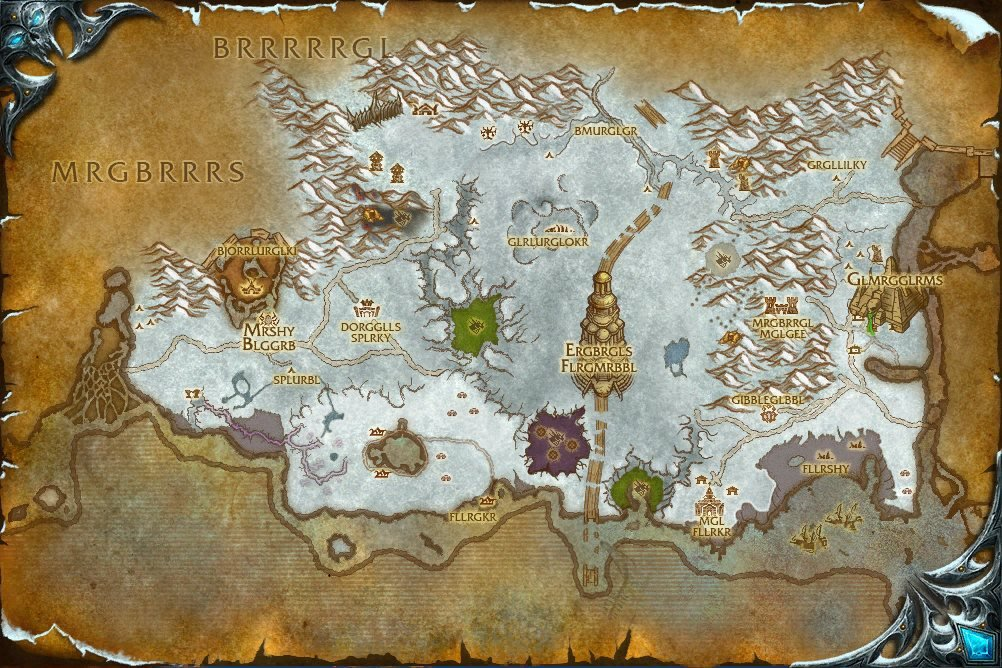The image size is (1002, 668).
Task: Open the Glrlurglokr map location
Action: click(x=548, y=241)
